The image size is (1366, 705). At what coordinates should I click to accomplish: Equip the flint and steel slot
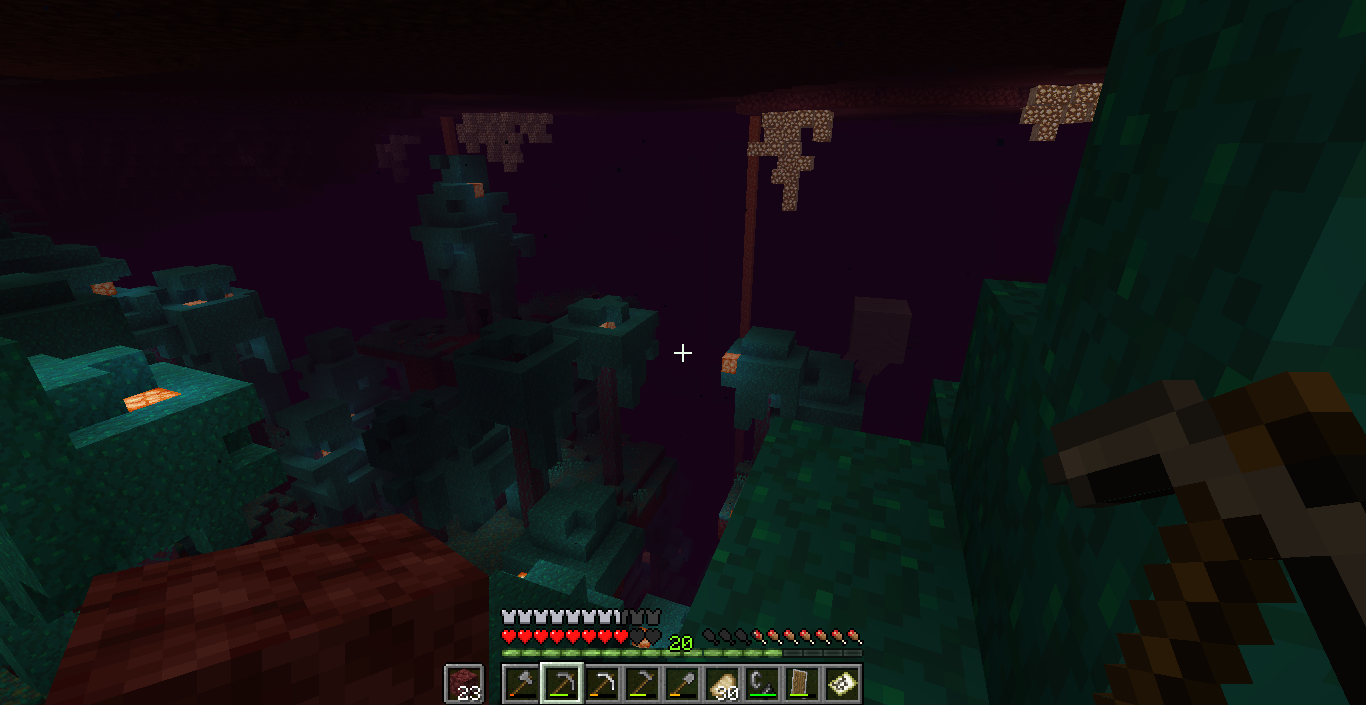[x=762, y=684]
